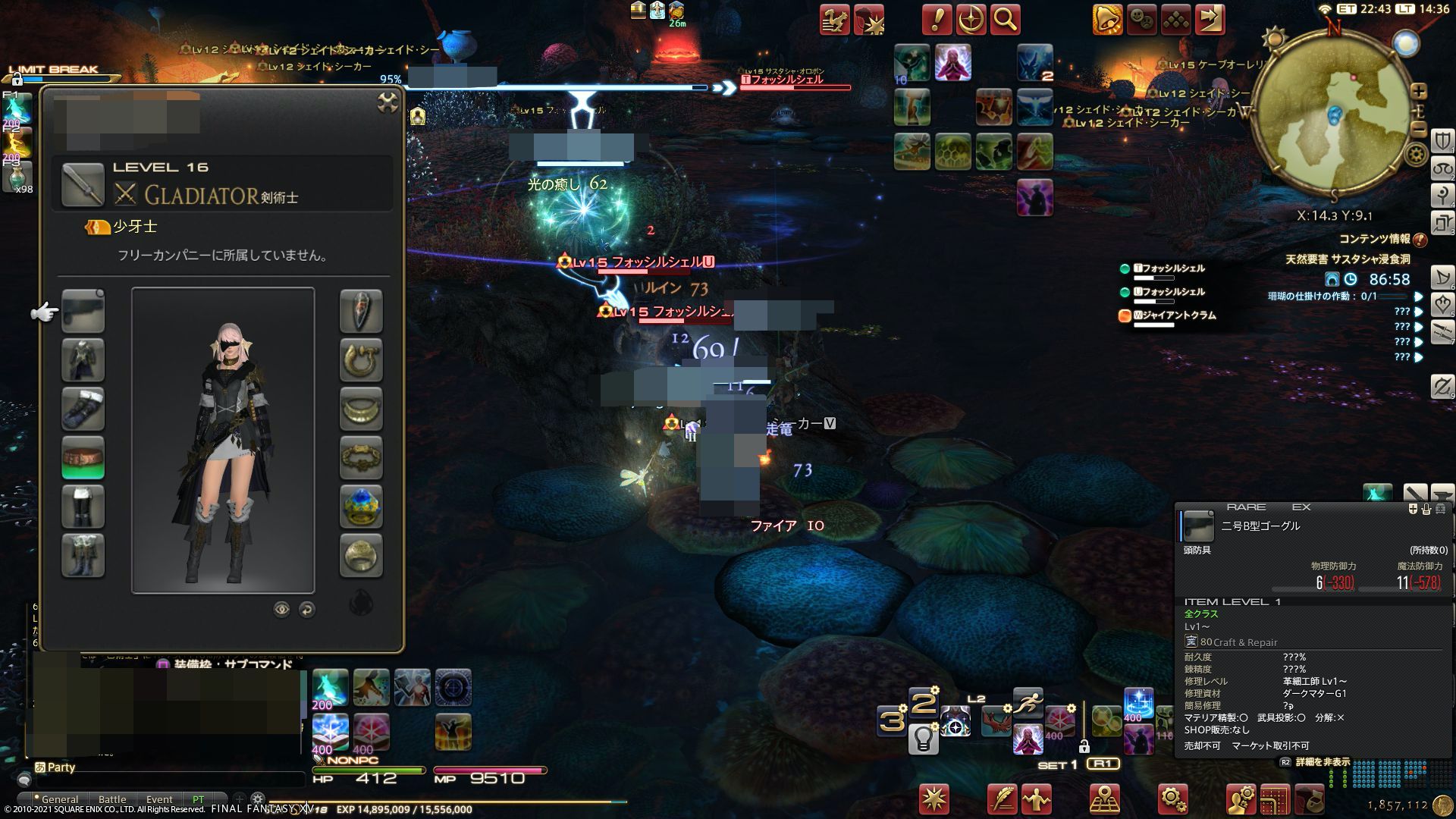Image resolution: width=1456 pixels, height=819 pixels.
Task: Select the body armor equipment slot
Action: [83, 360]
